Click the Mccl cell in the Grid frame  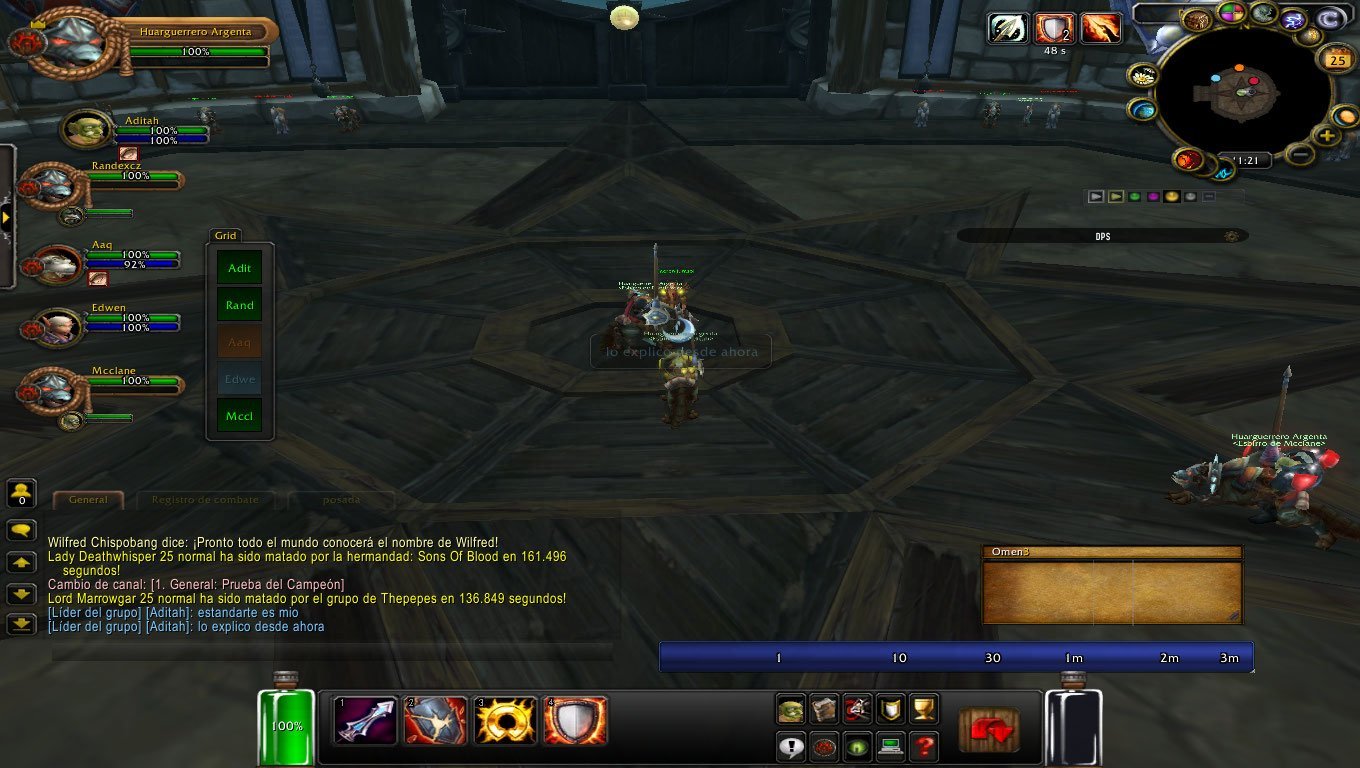[x=240, y=416]
